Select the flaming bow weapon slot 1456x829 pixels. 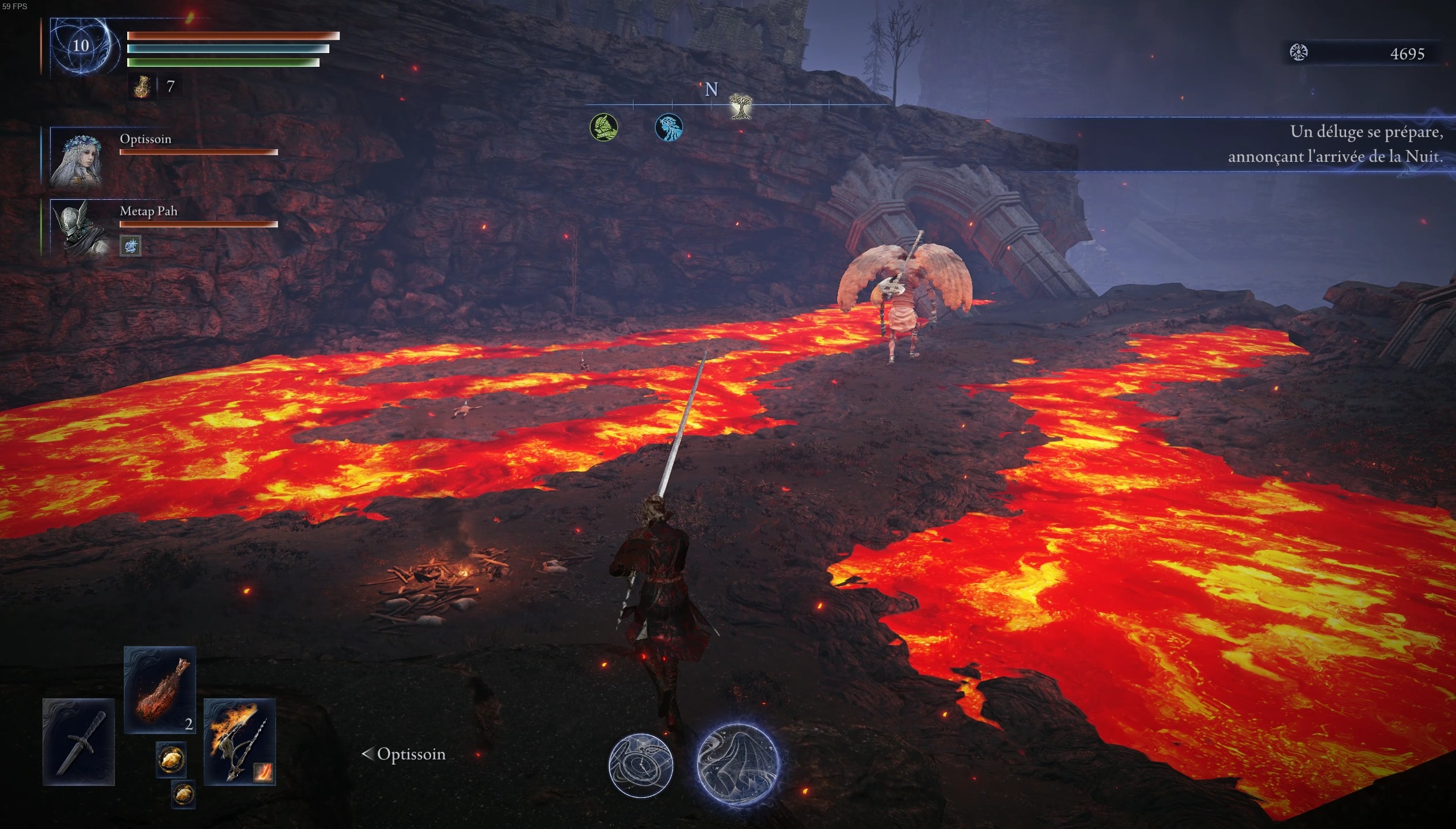(x=240, y=743)
